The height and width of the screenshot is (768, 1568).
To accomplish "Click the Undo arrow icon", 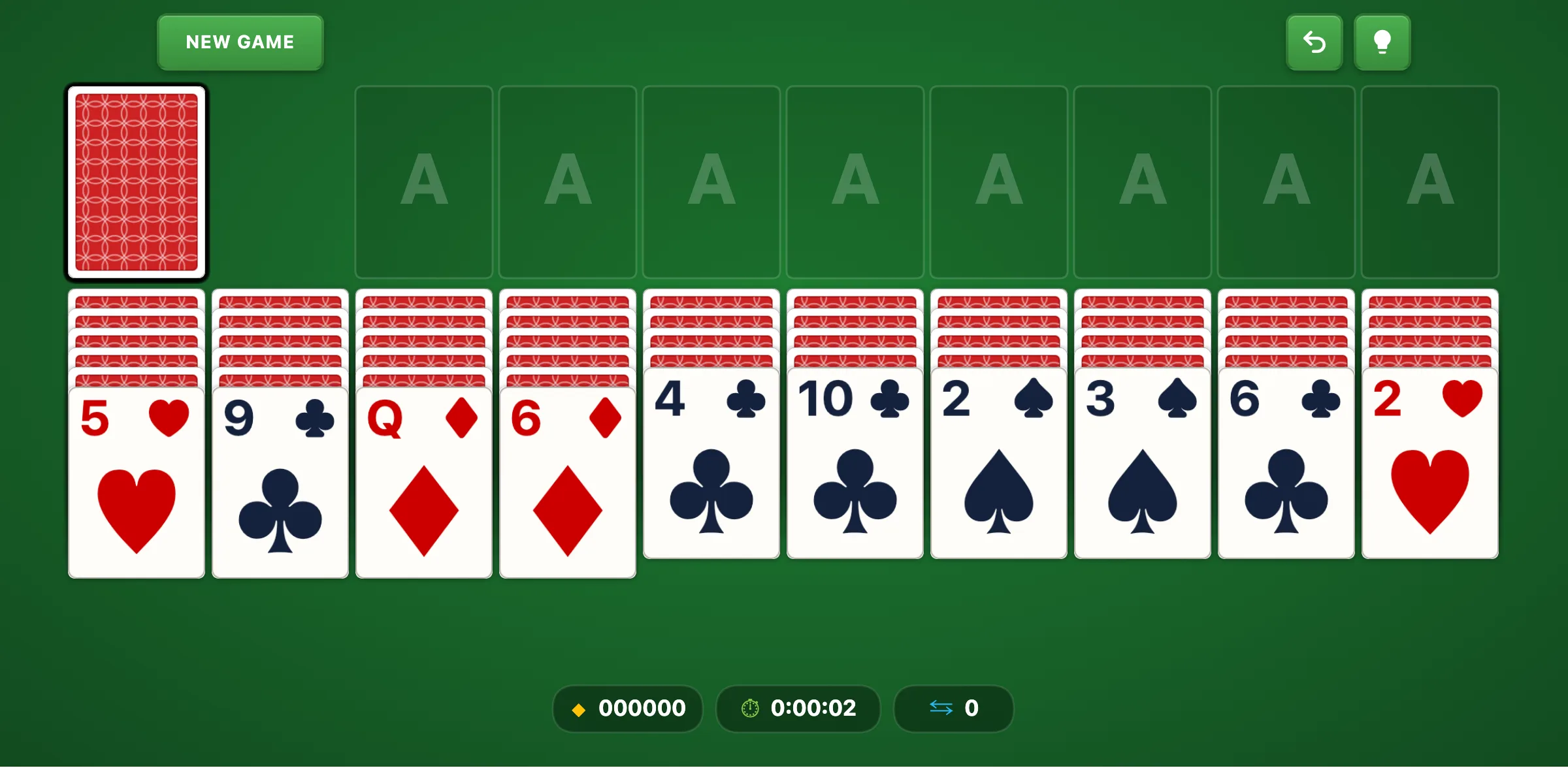I will (x=1315, y=42).
